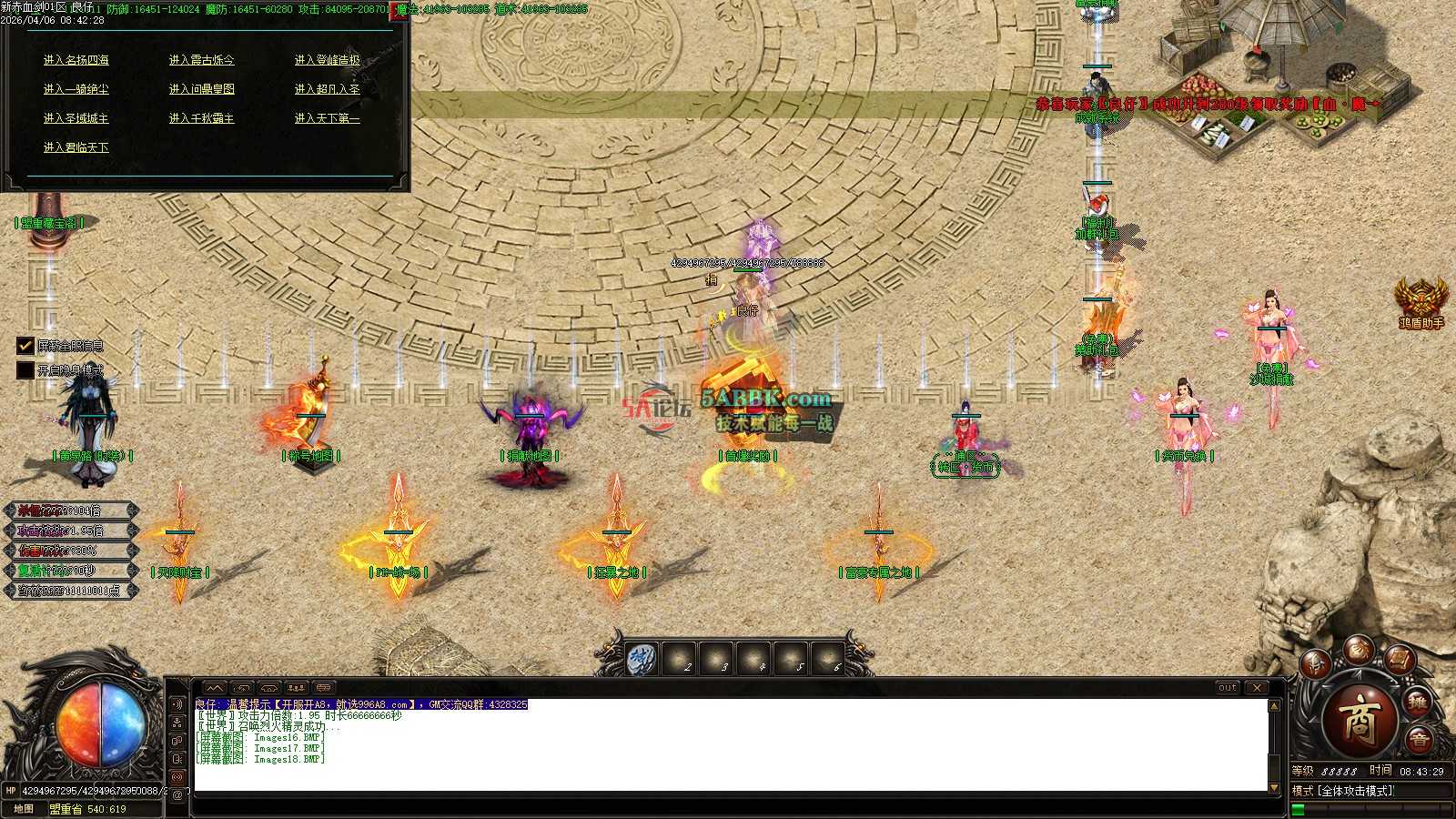Viewport: 1456px width, 819px height.
Task: Choose the 进入名扬四海 link
Action: (76, 60)
